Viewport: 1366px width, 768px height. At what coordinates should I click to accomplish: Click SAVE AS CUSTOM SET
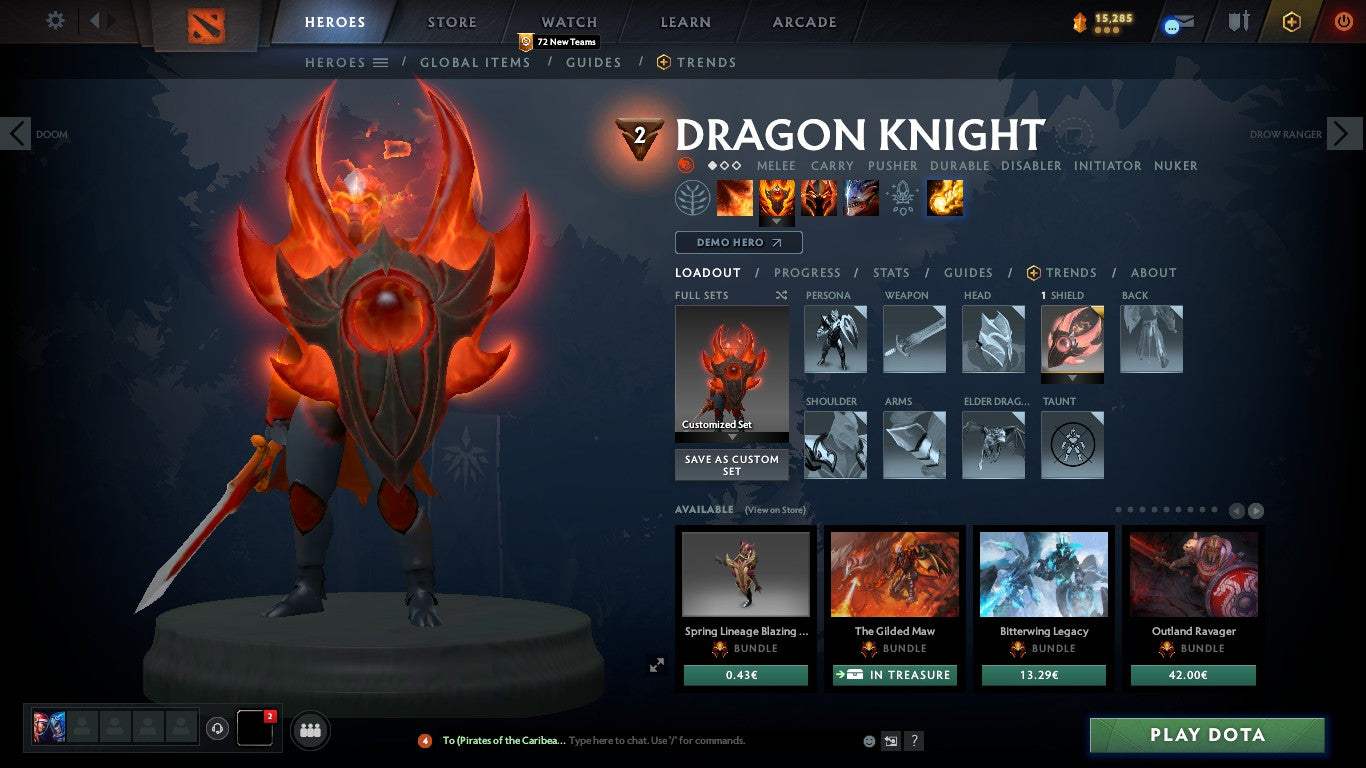(731, 465)
